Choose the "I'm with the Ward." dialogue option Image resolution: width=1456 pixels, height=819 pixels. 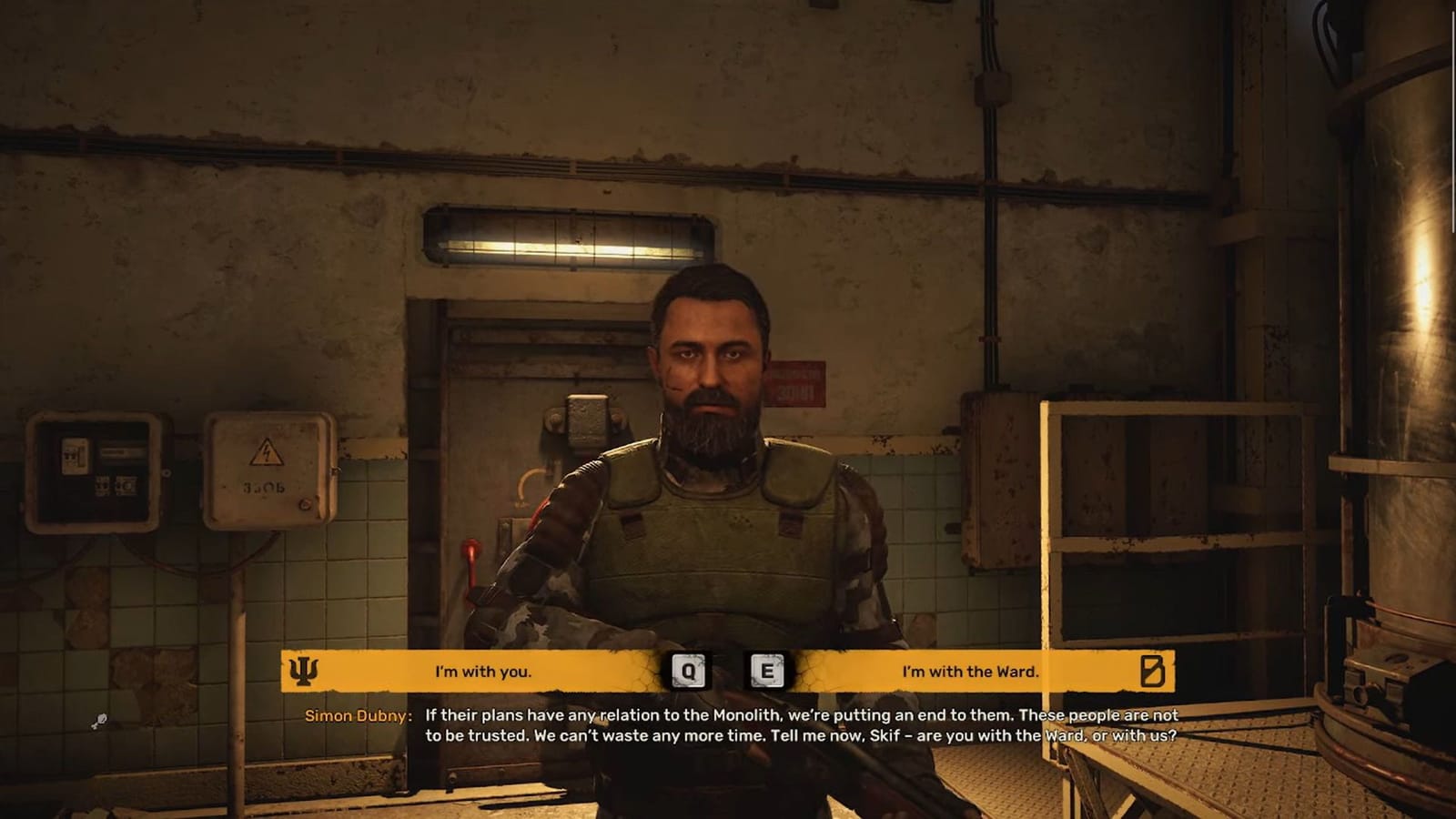(x=972, y=672)
